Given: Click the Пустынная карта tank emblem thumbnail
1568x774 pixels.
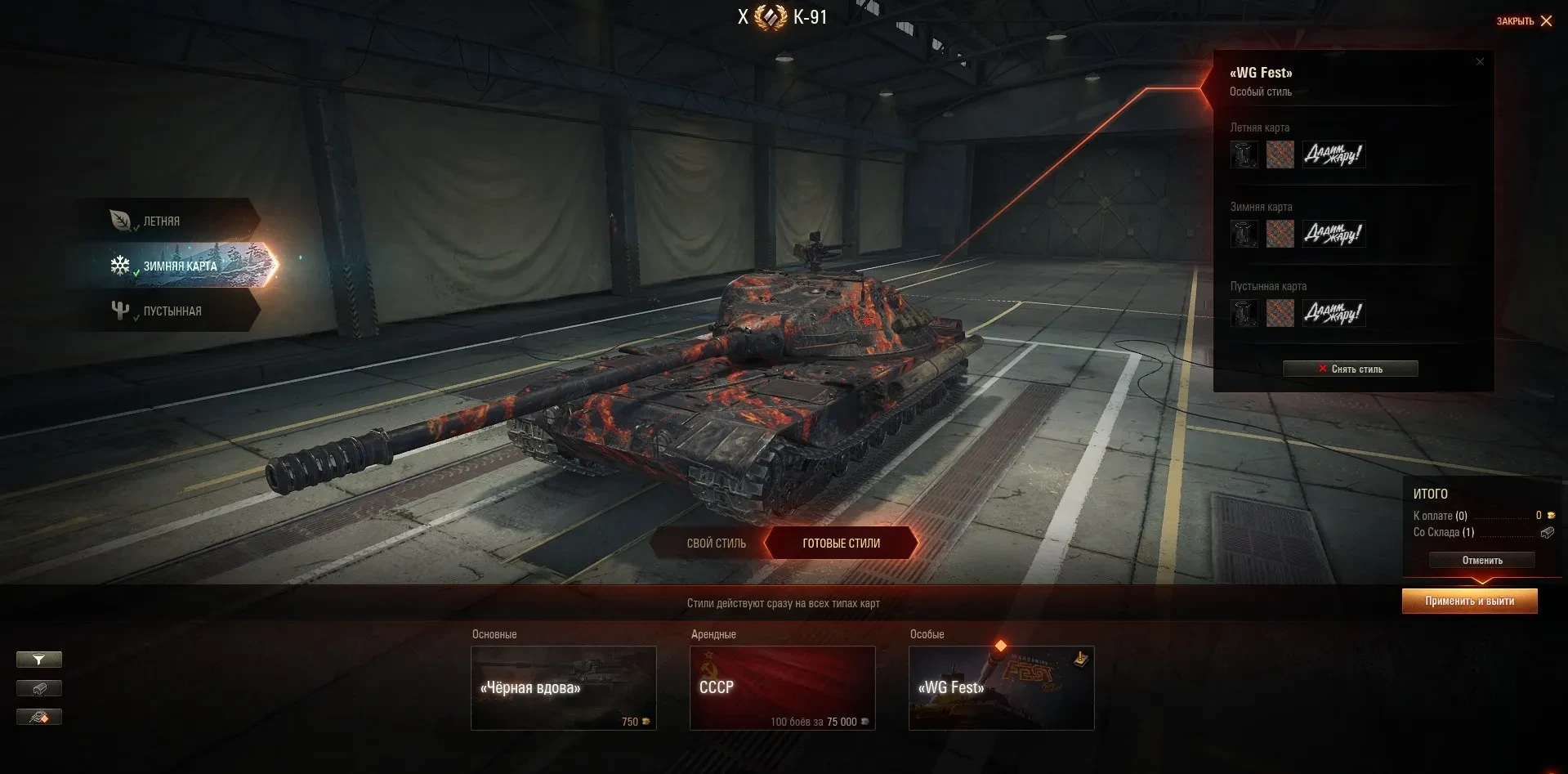Looking at the screenshot, I should pyautogui.click(x=1244, y=313).
